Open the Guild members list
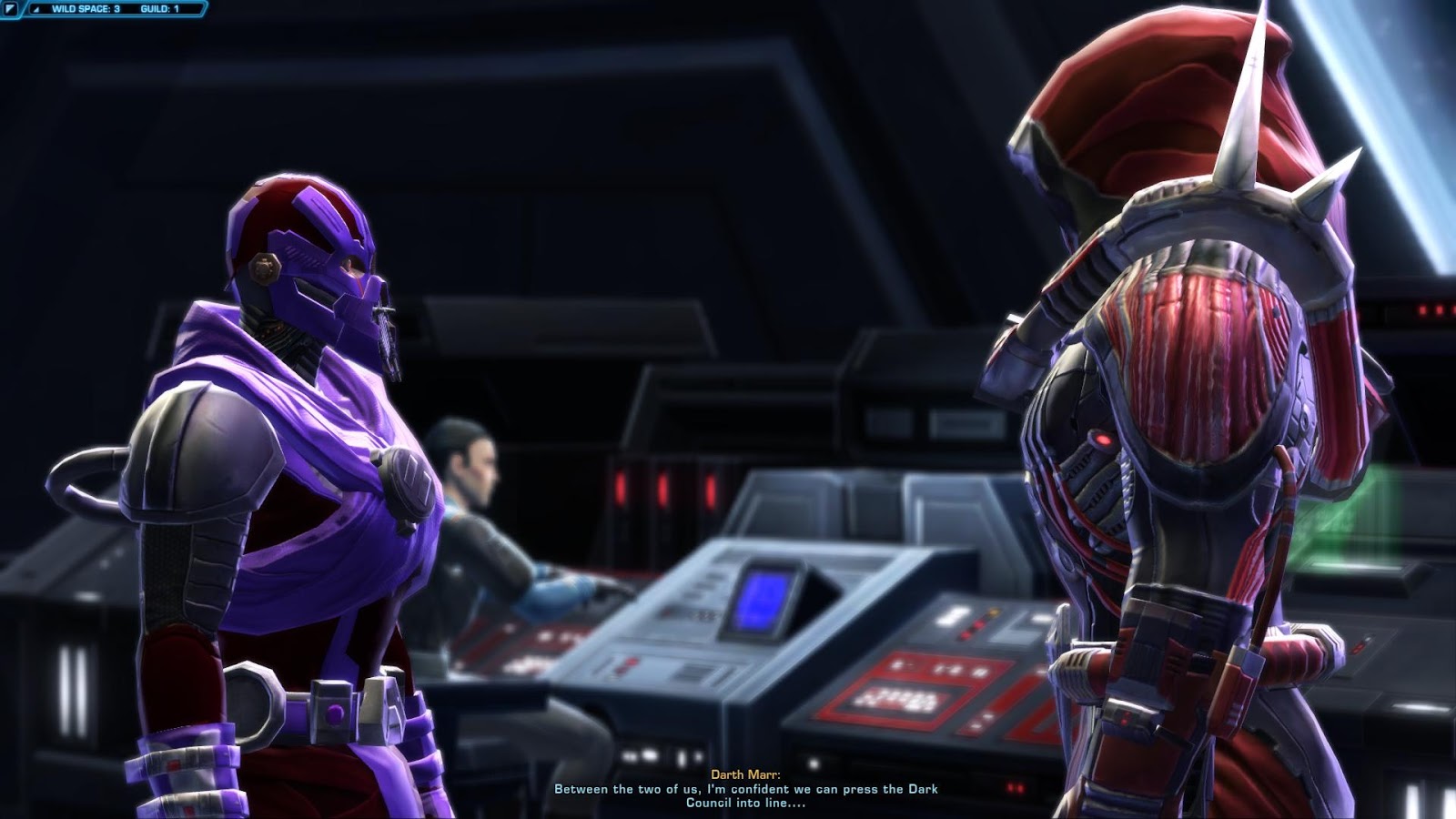The image size is (1456, 819). pos(159,9)
